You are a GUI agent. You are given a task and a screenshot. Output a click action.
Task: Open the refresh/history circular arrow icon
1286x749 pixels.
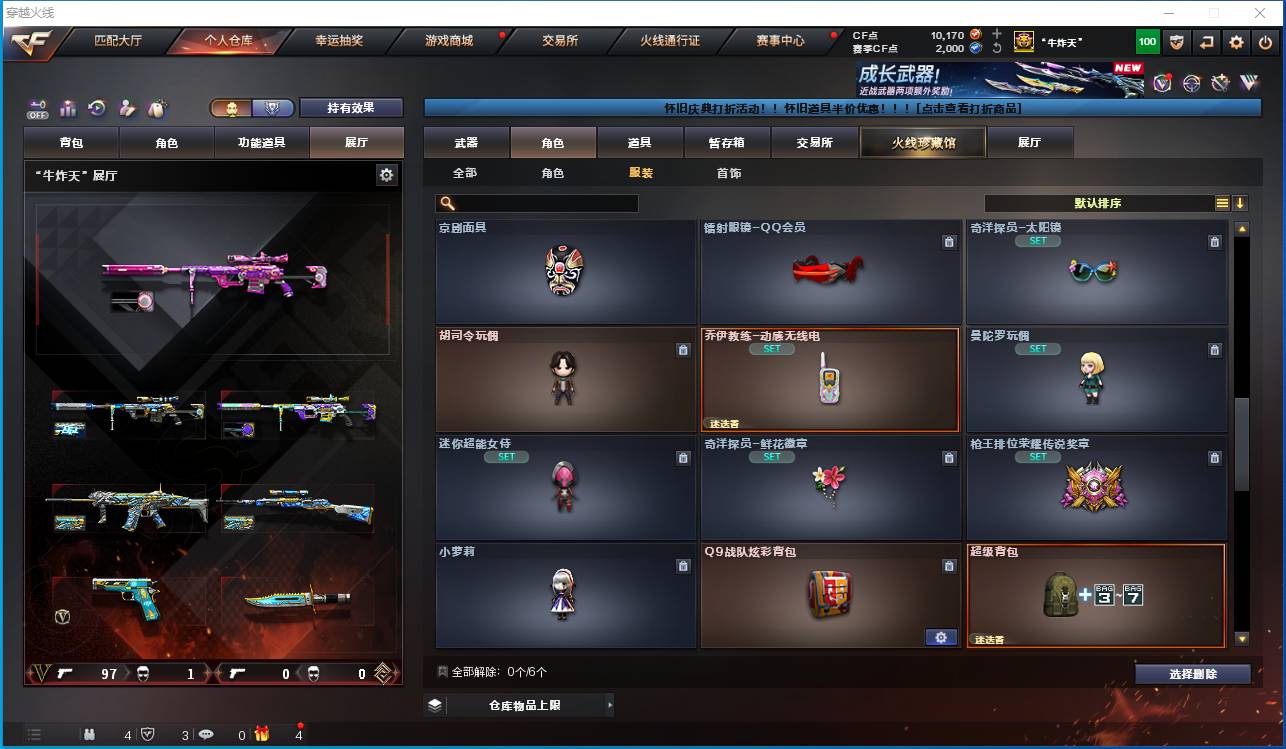(x=97, y=108)
